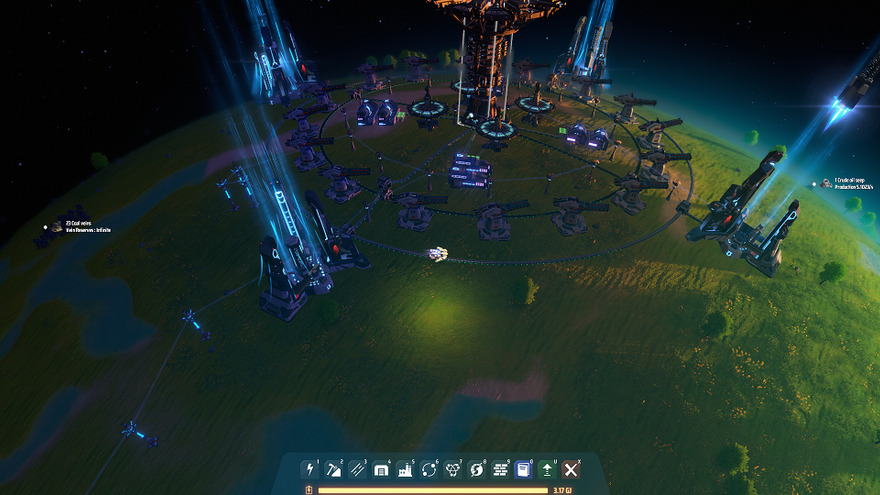
Task: Open the storage building category
Action: [381, 469]
